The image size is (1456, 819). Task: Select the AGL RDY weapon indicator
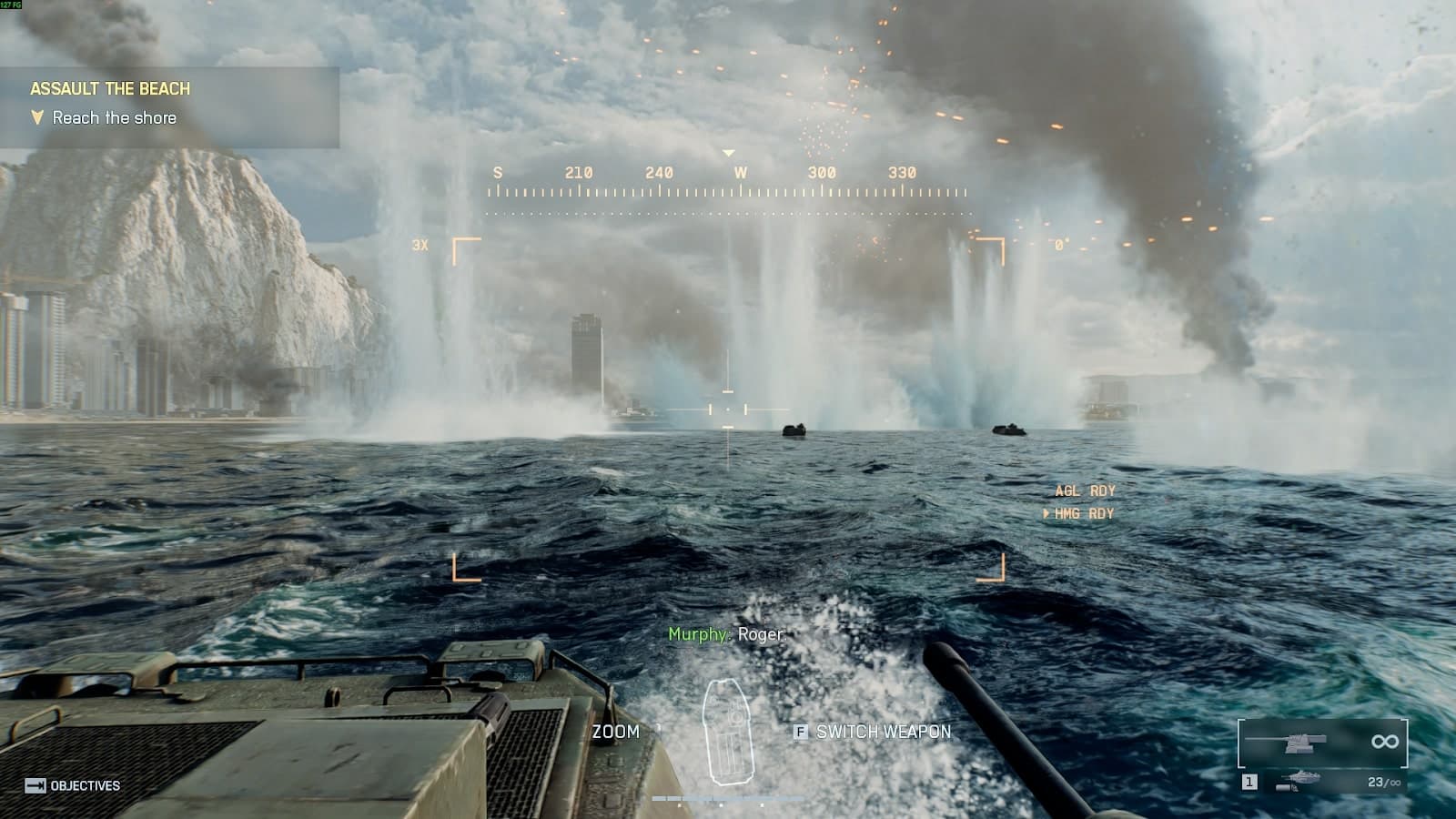[x=1085, y=490]
